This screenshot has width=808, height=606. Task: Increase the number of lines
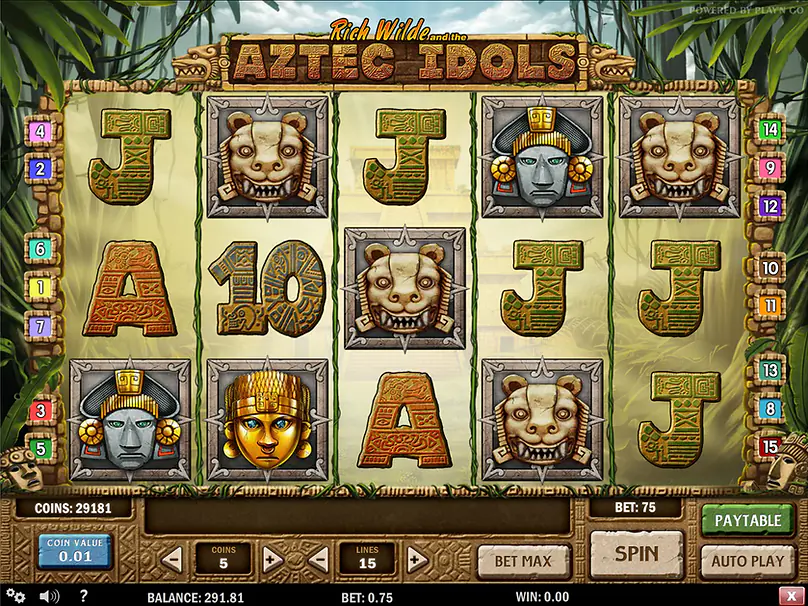click(417, 560)
